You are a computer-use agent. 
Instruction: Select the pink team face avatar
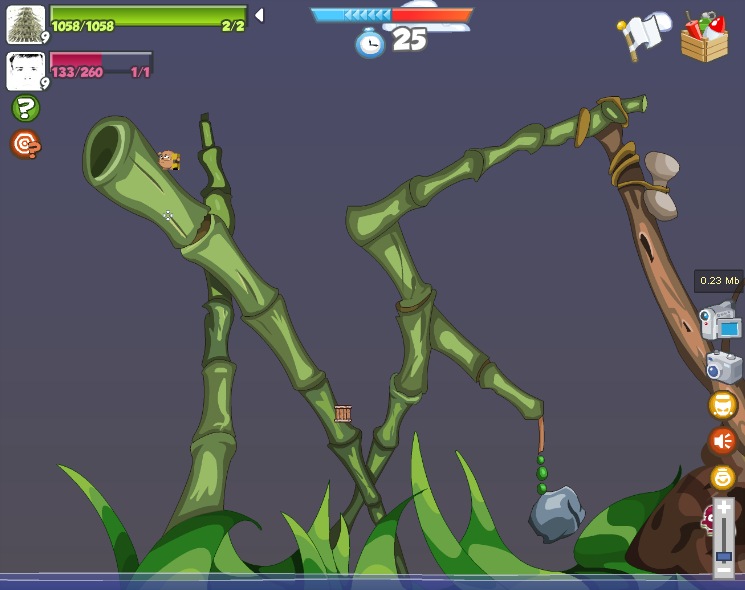25,71
